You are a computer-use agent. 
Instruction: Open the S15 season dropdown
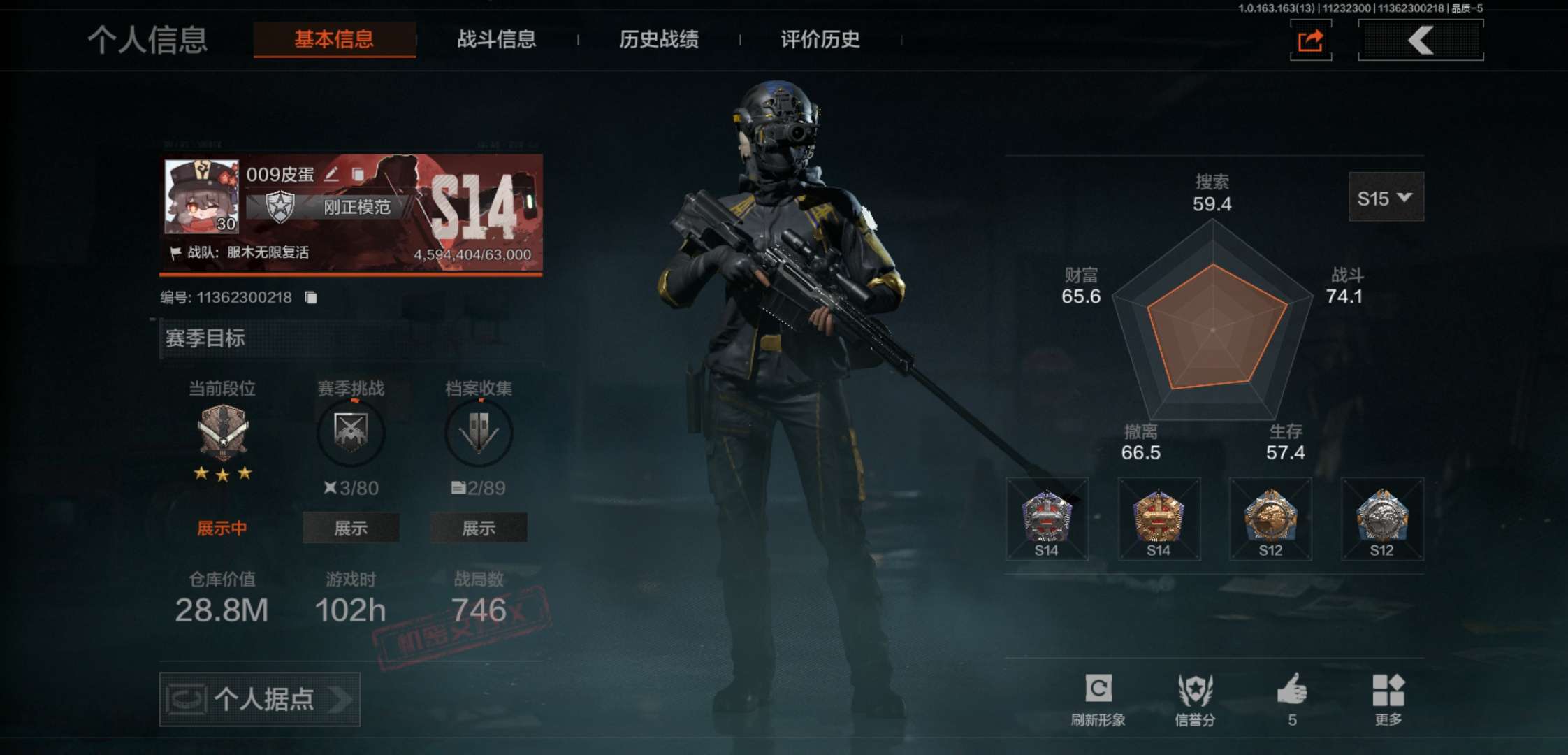1386,198
